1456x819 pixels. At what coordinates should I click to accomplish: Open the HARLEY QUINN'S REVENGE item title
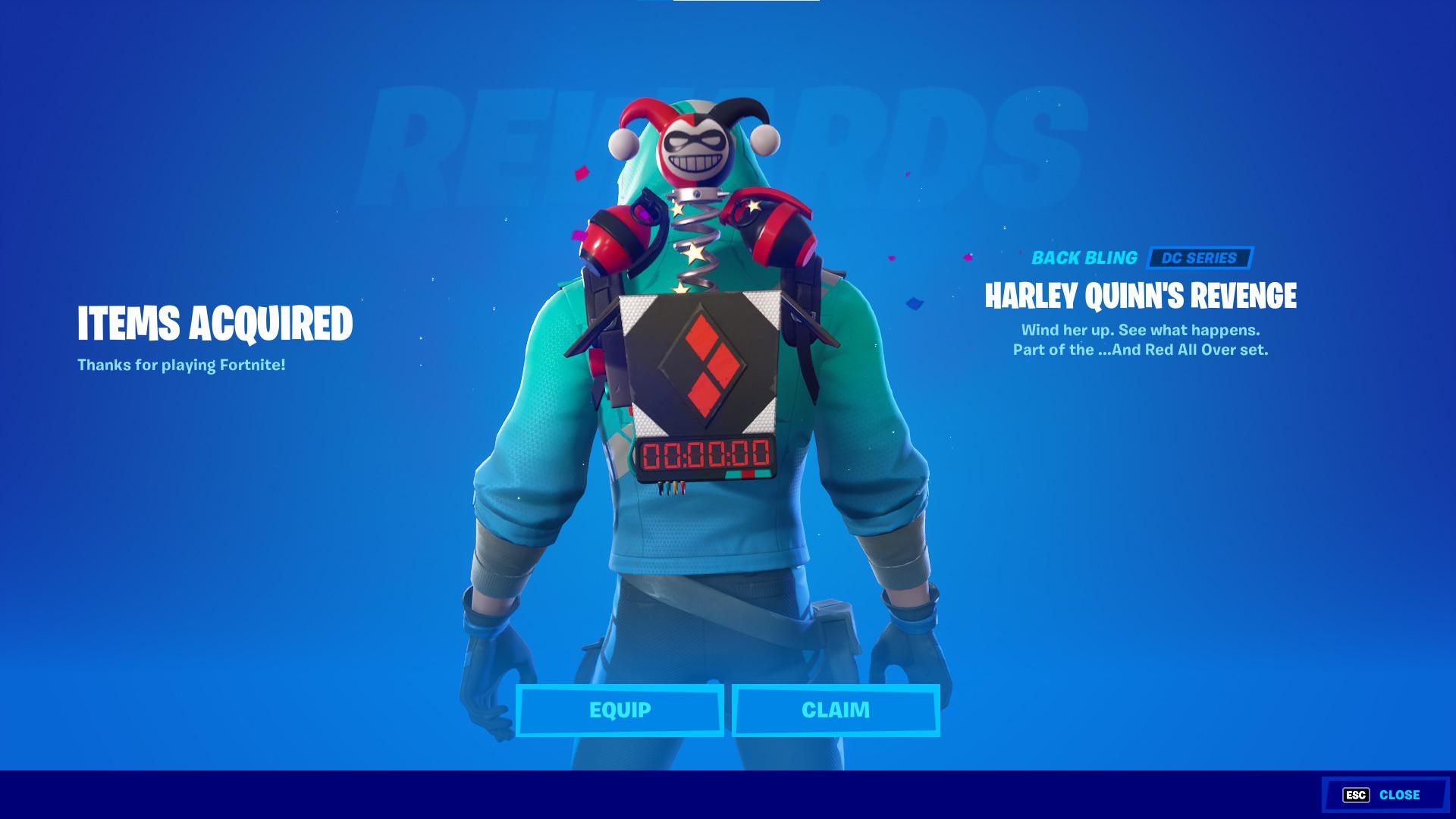[1142, 295]
